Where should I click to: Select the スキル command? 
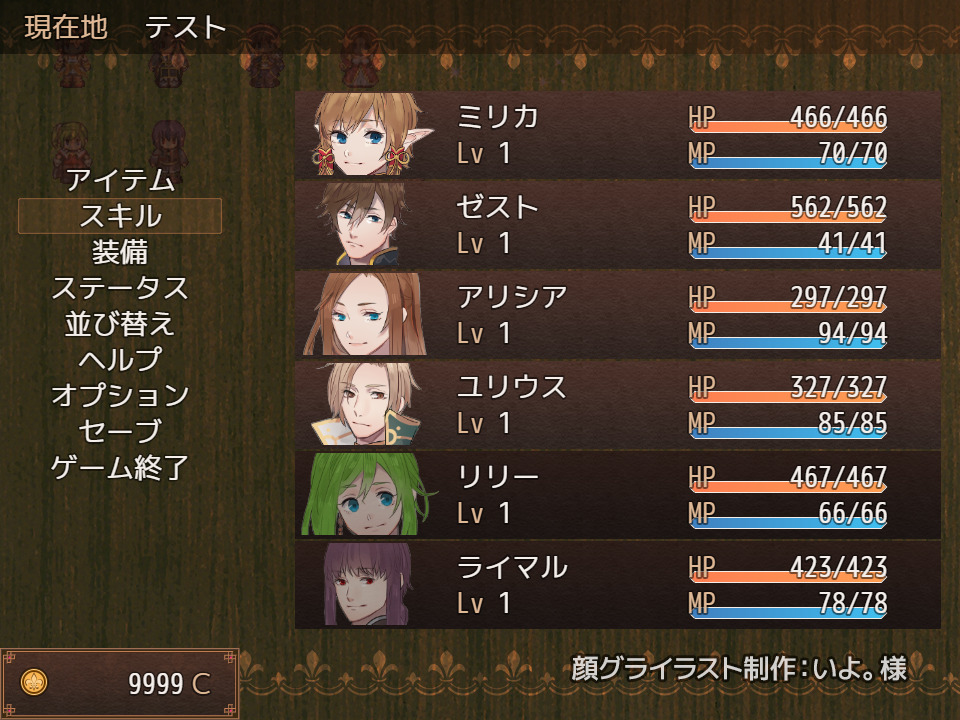coord(120,216)
